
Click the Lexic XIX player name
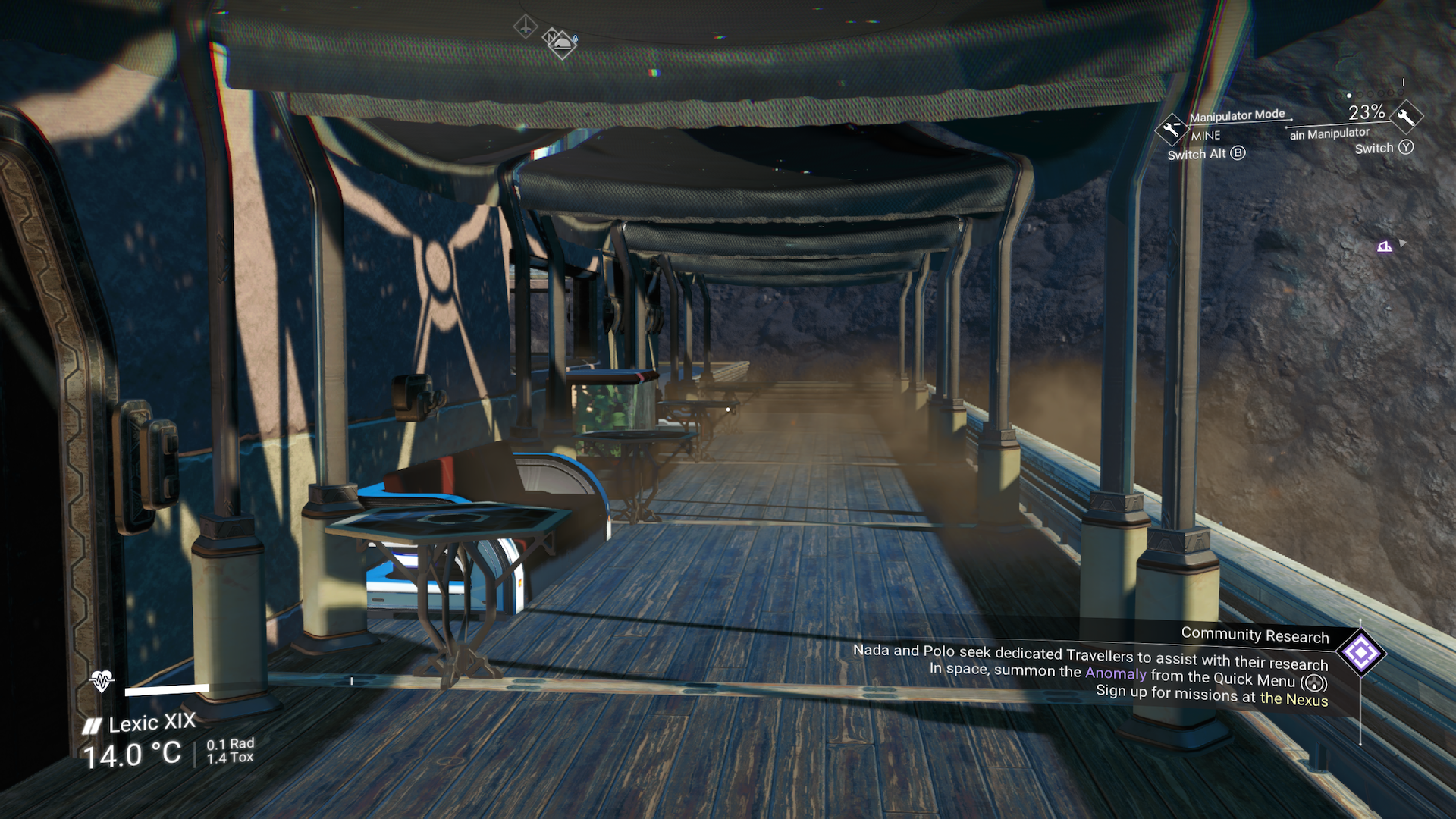pos(152,723)
